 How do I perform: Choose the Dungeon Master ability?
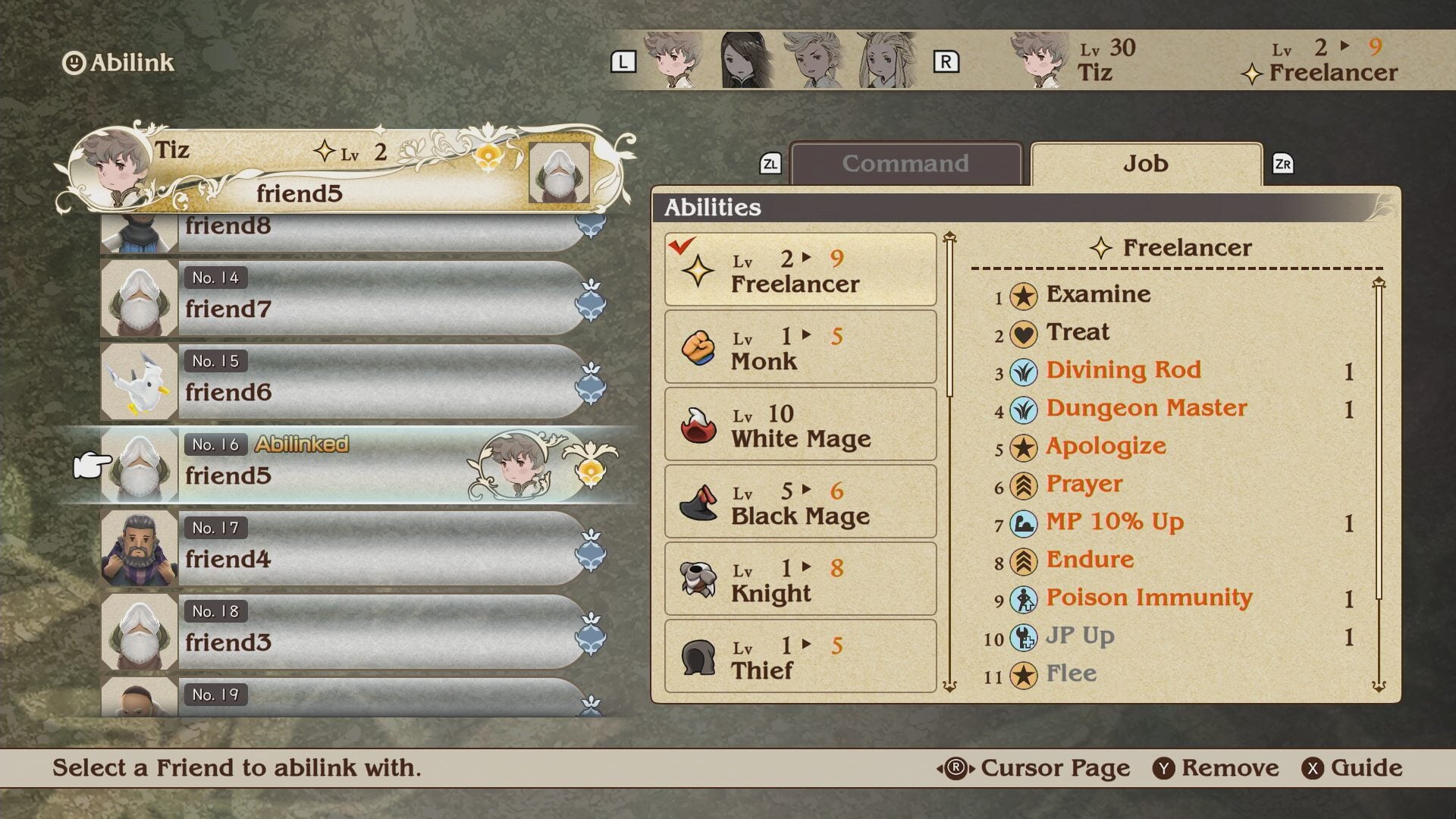coord(1146,408)
